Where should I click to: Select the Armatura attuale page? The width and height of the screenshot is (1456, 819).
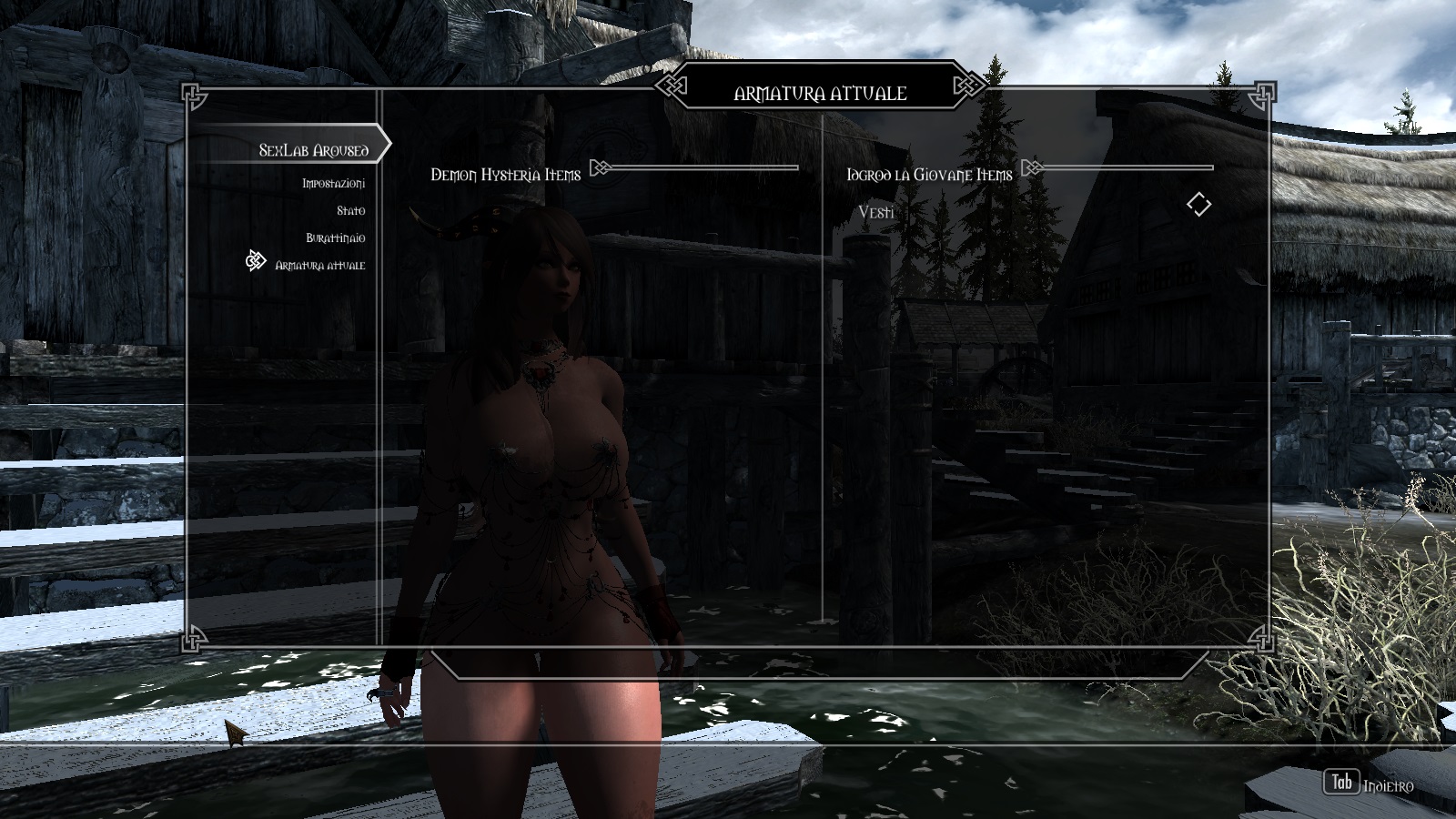[x=319, y=265]
